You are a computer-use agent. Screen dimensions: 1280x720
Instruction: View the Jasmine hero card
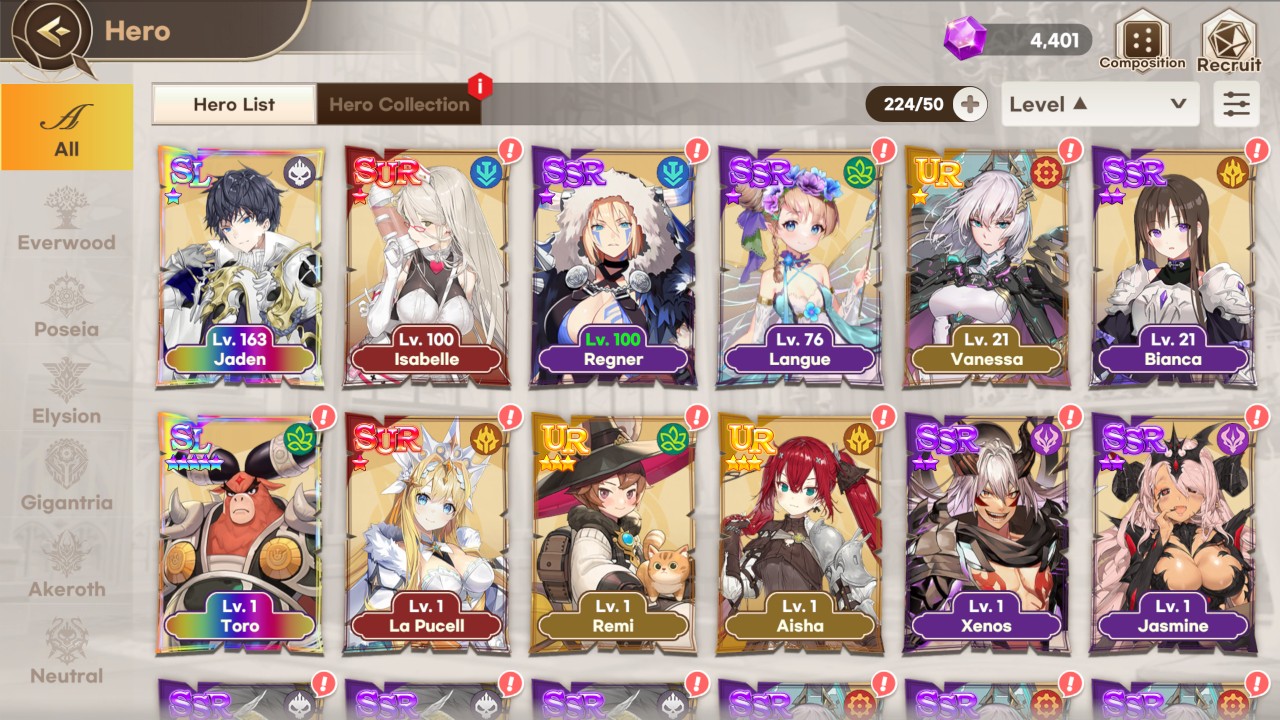pyautogui.click(x=1174, y=534)
